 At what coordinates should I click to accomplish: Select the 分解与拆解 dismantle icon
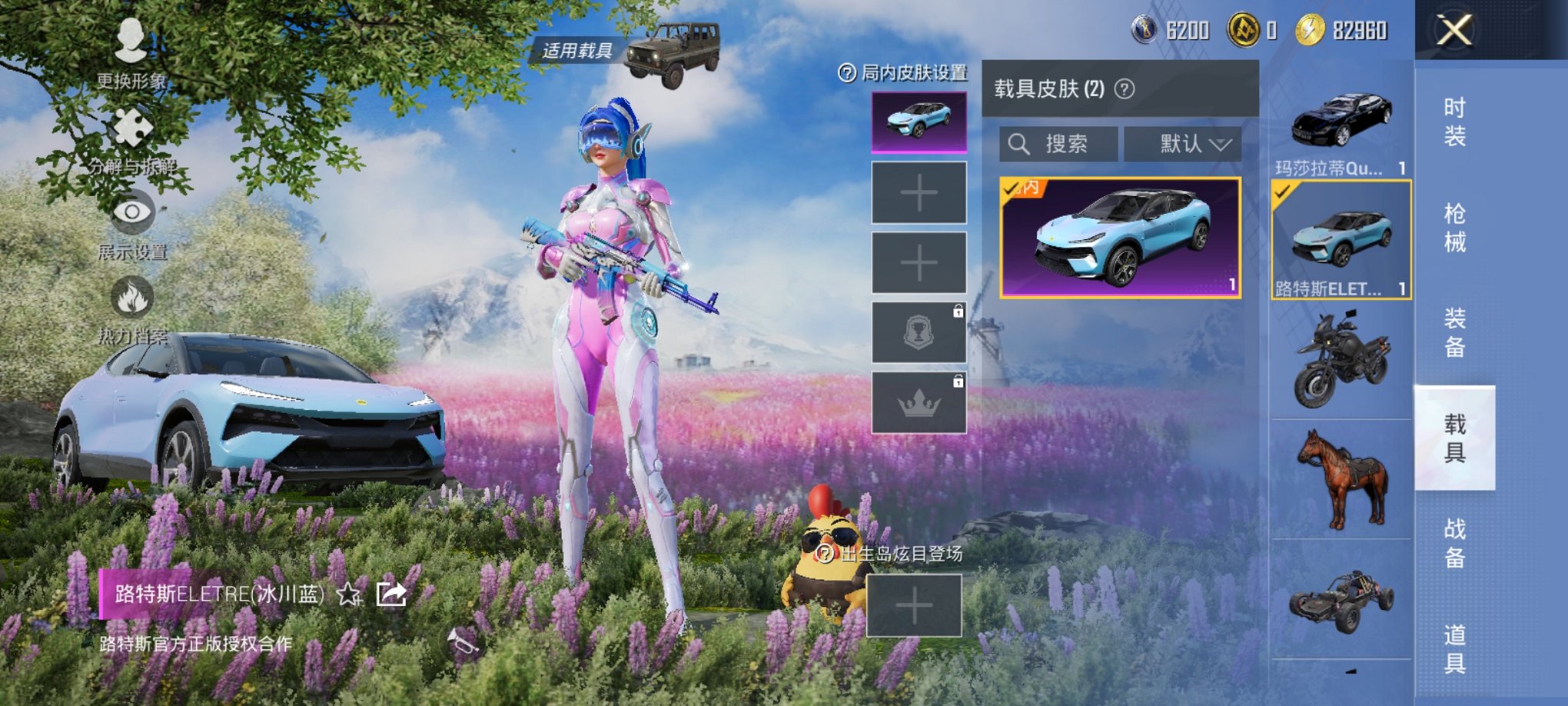[x=135, y=127]
